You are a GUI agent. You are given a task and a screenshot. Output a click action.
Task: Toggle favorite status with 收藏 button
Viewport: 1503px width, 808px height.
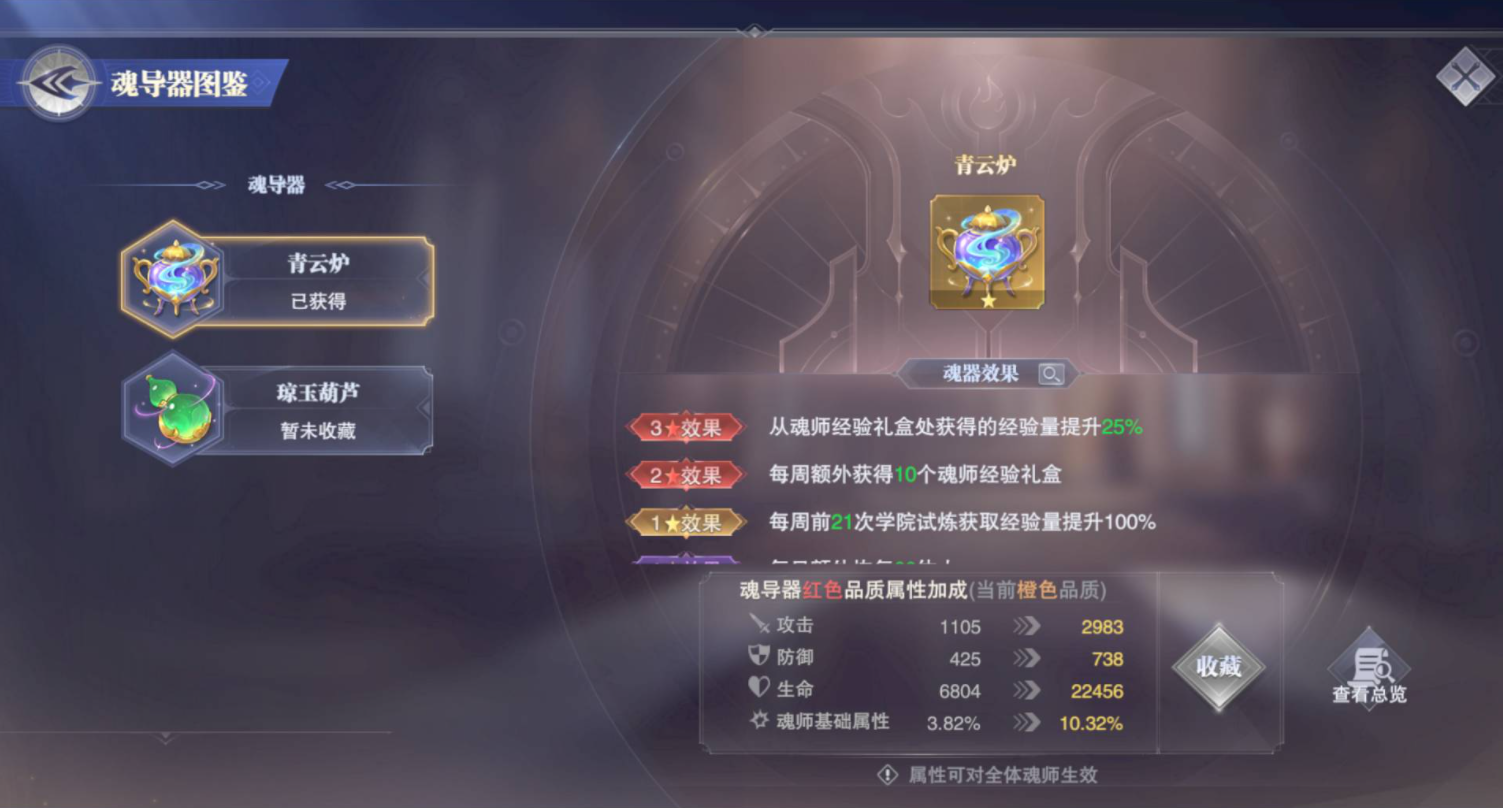pos(1219,666)
